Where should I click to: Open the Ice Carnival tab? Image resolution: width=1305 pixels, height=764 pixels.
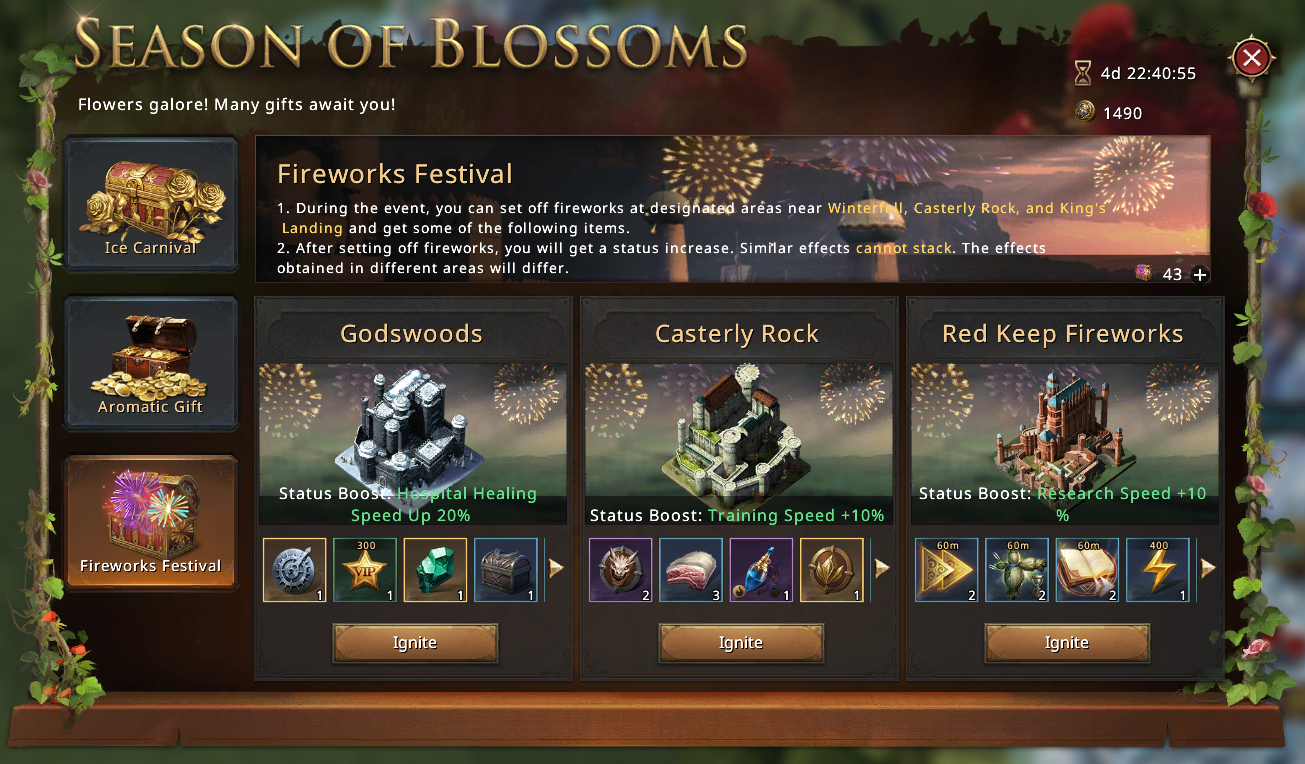[151, 204]
